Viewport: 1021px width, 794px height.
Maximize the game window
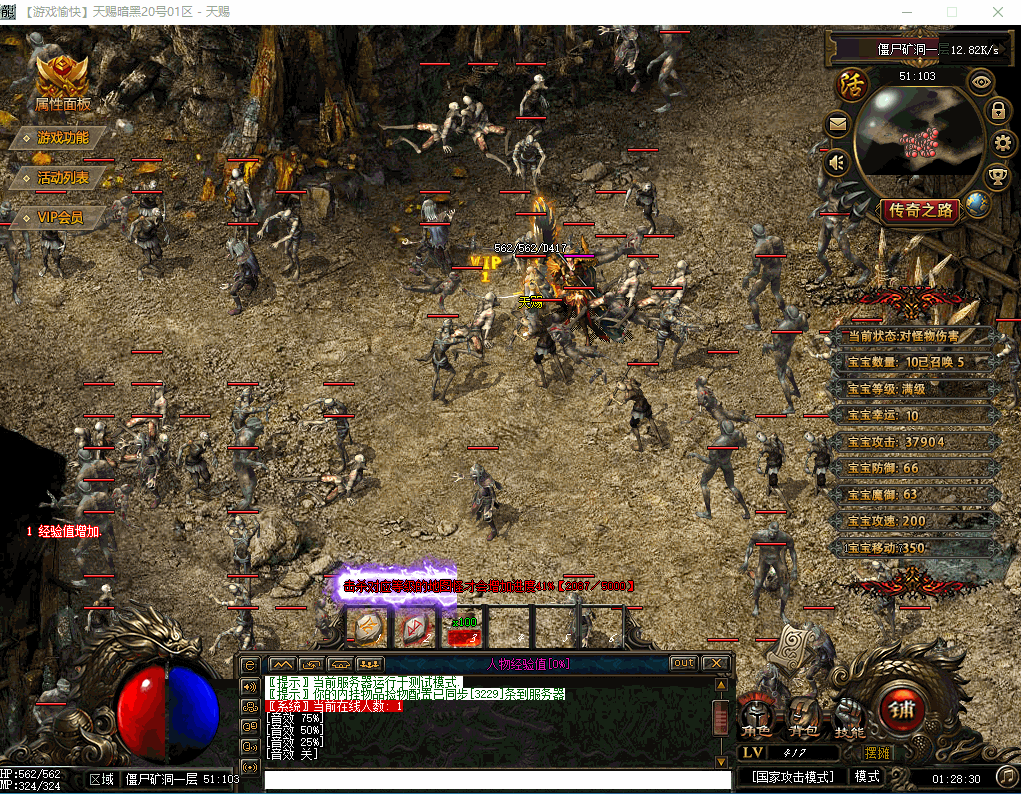coord(951,12)
